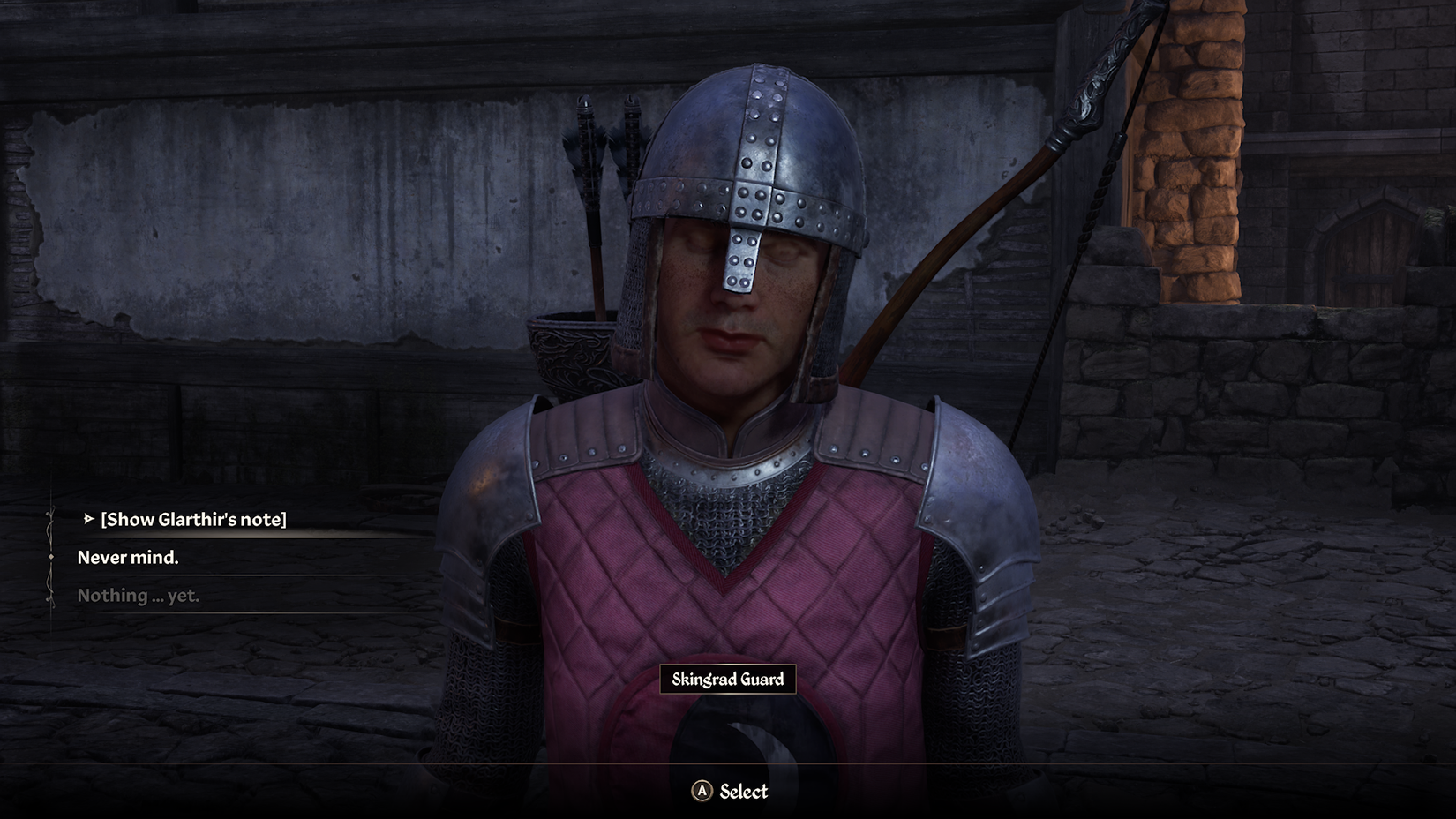Click the dot marker next to Never mind option

50,558
